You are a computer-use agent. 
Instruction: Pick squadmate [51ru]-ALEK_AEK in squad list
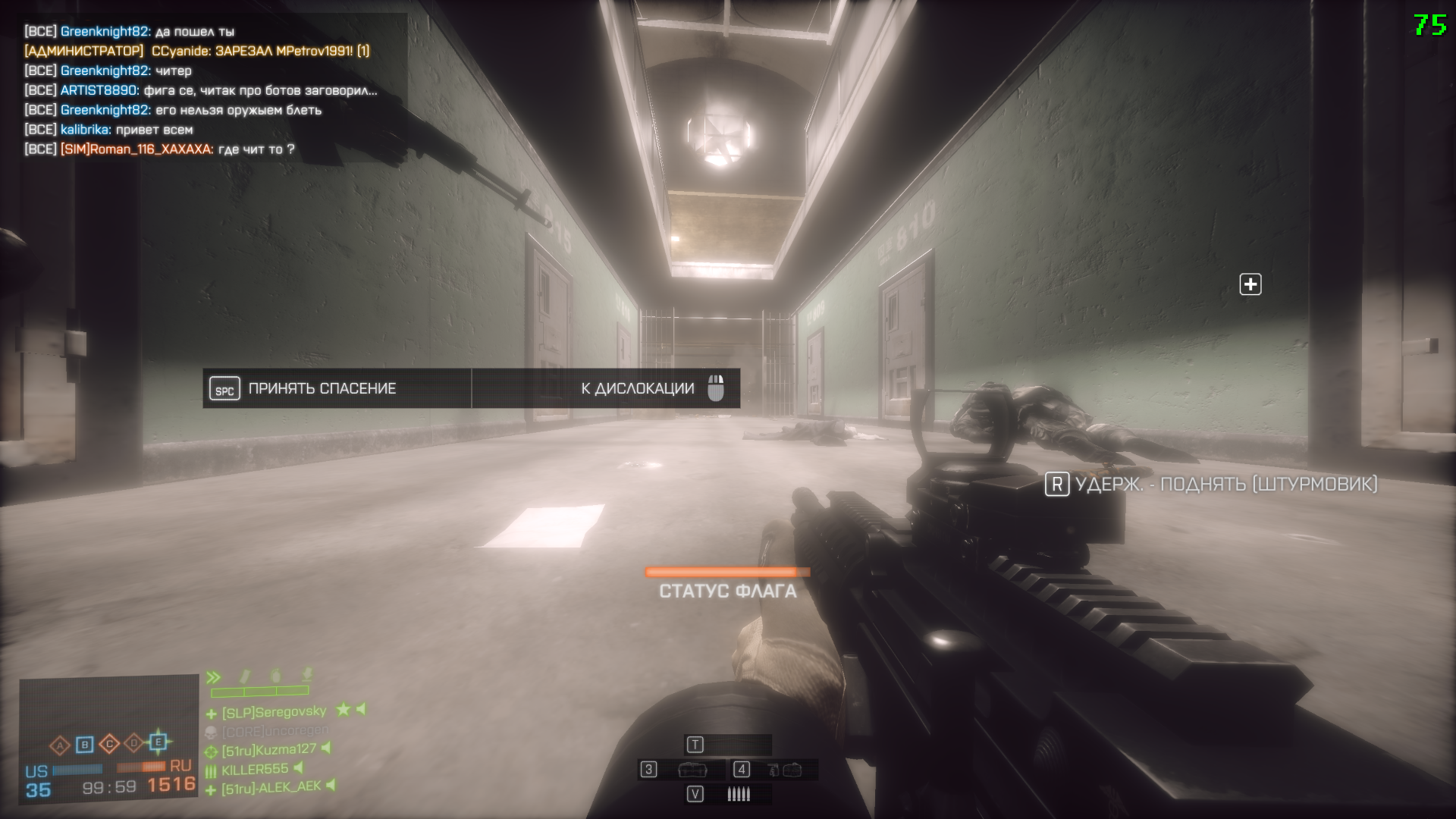(271, 789)
